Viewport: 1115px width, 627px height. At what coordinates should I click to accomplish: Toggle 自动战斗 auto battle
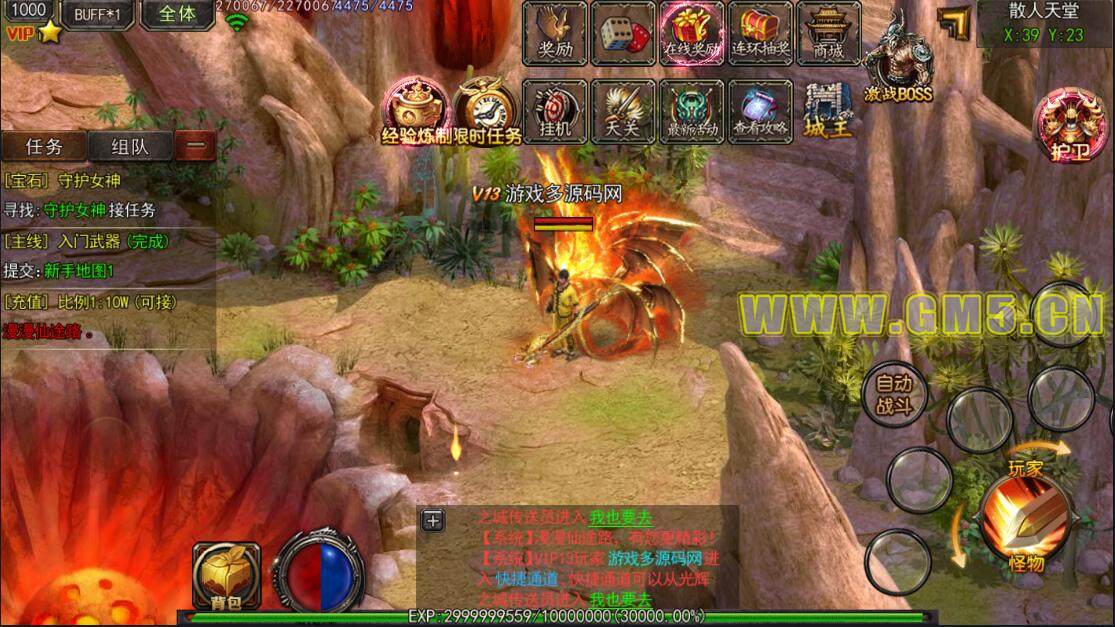tap(894, 393)
